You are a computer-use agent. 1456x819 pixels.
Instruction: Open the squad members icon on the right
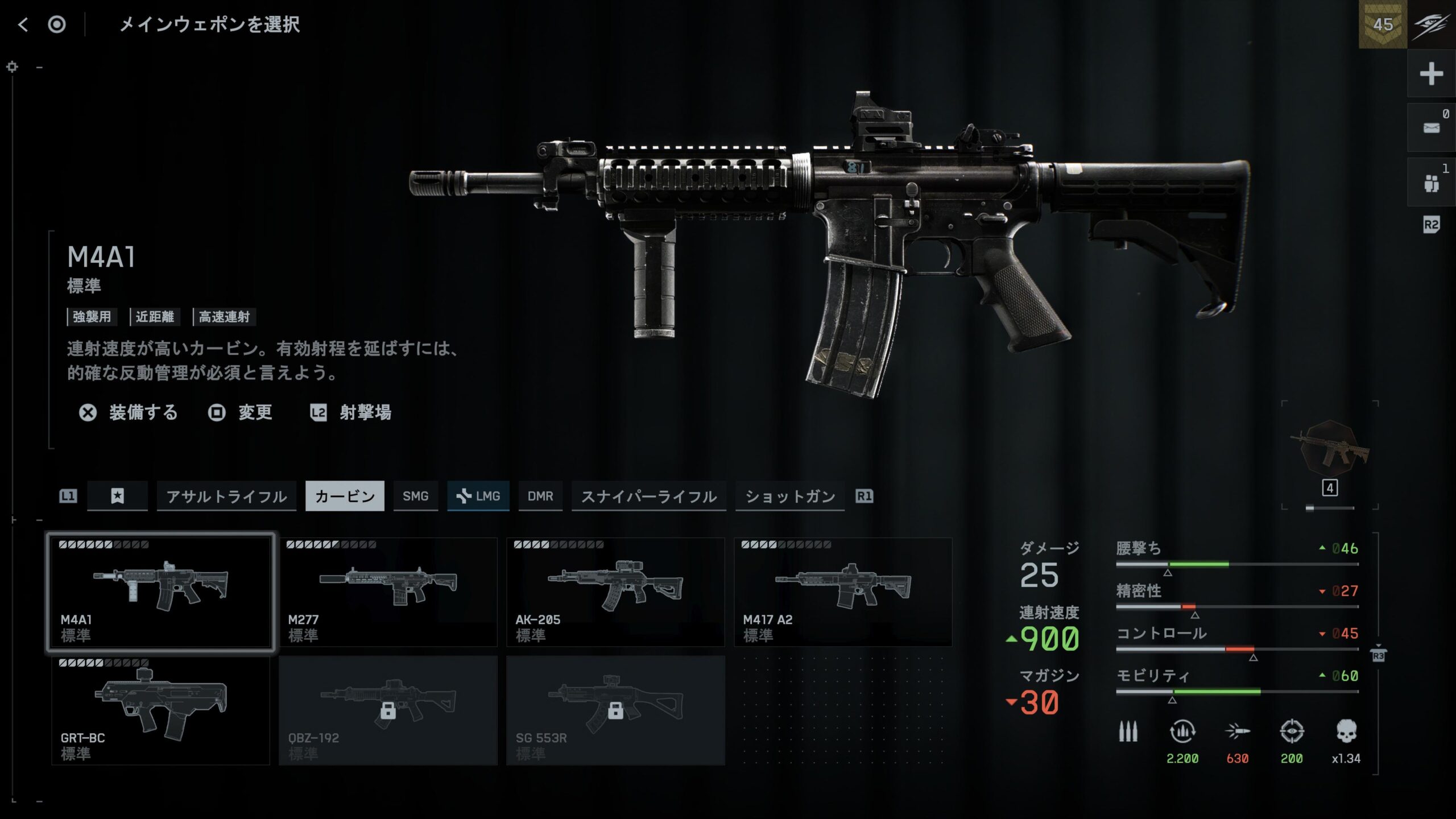click(x=1431, y=183)
